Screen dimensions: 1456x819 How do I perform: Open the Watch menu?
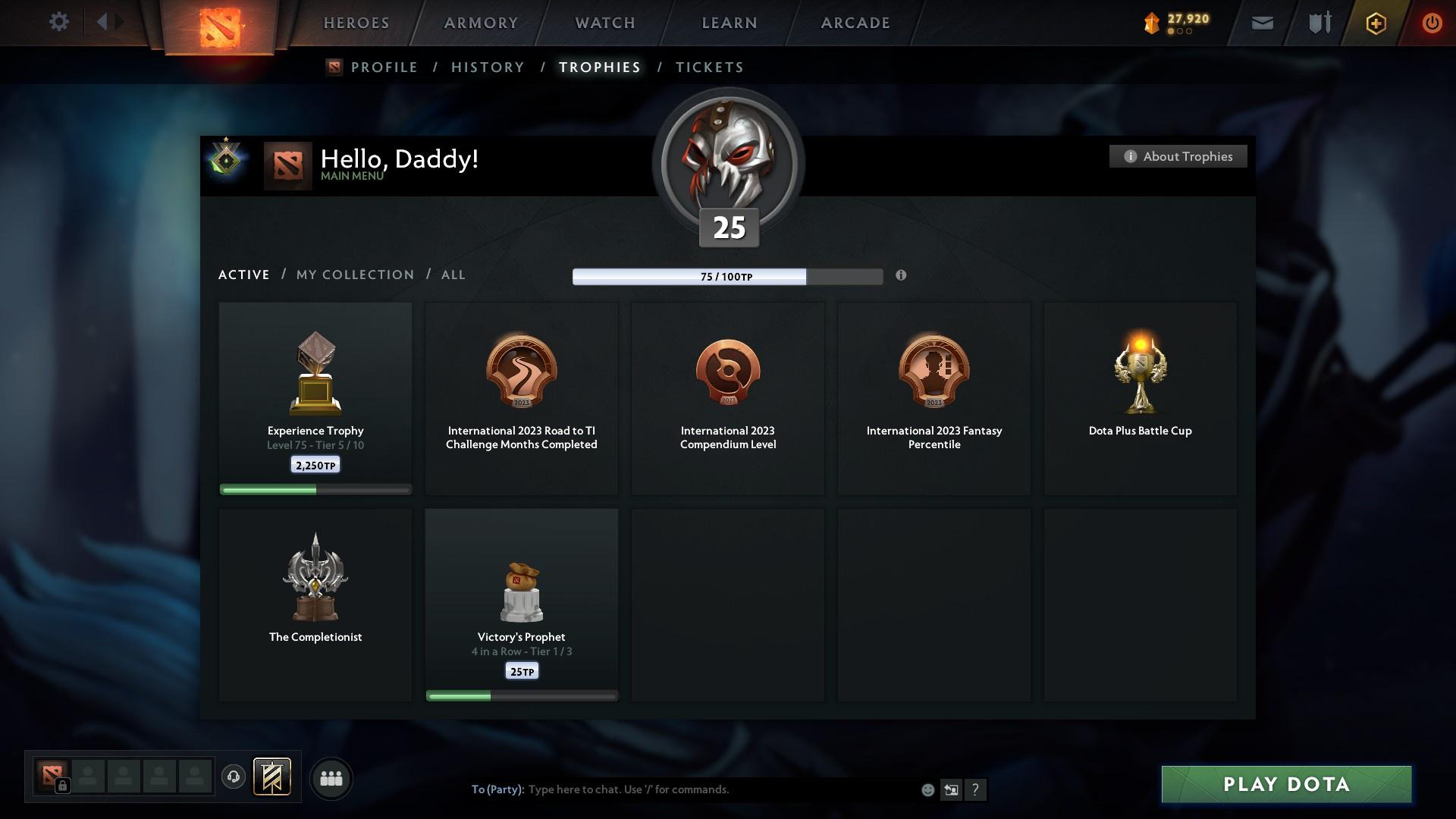click(x=605, y=23)
